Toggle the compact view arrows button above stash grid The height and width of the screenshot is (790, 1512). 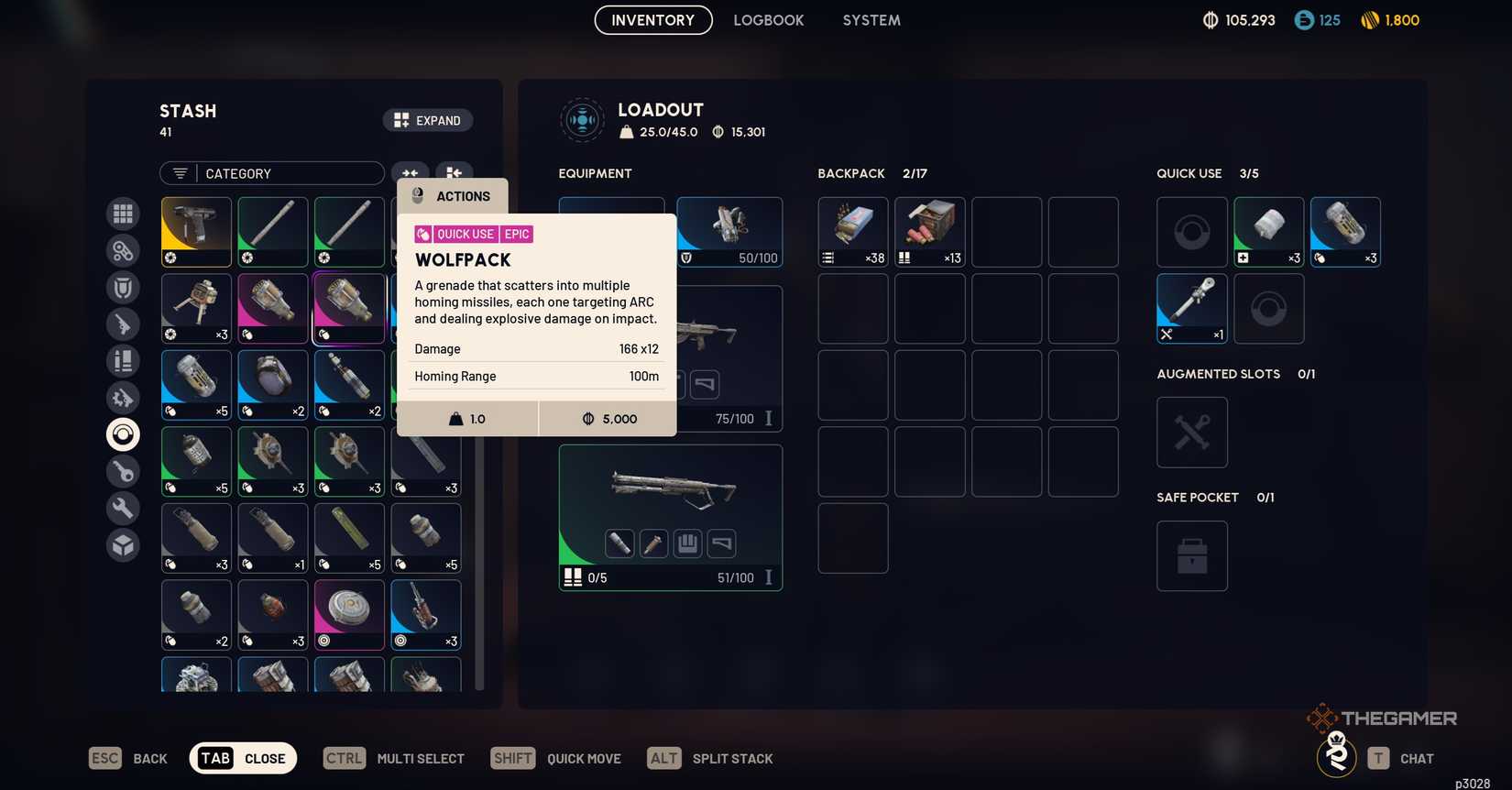click(x=410, y=172)
